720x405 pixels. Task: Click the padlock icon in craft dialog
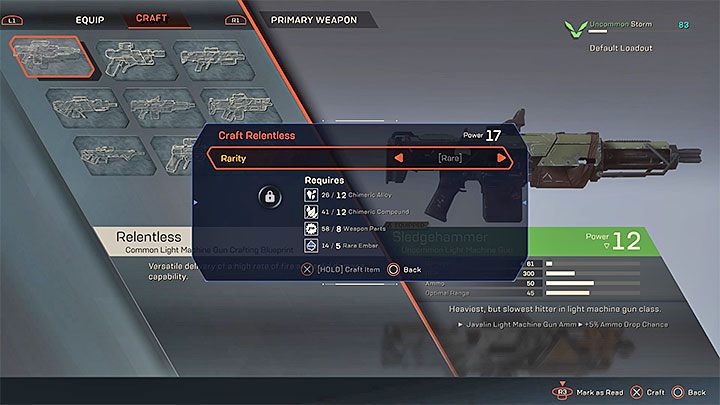(x=269, y=198)
